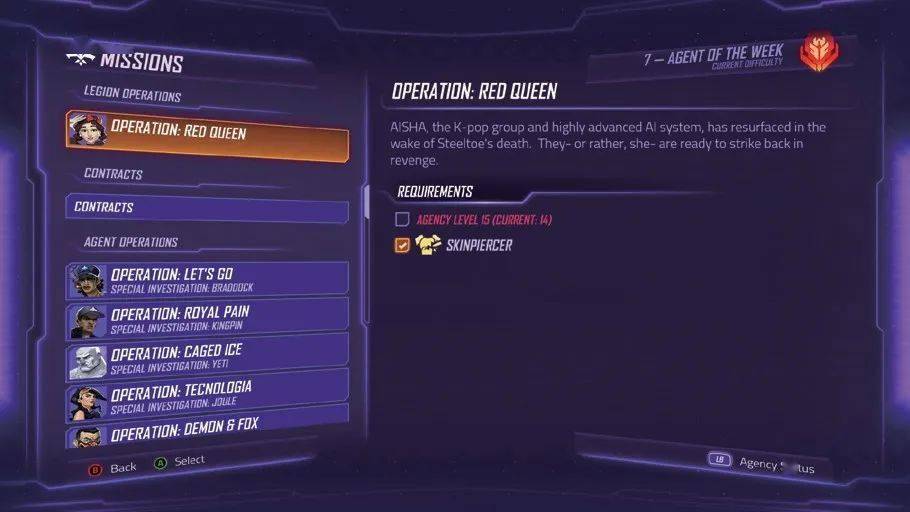Screen dimensions: 910x512
Task: Open the Agency Status panel
Action: pyautogui.click(x=764, y=462)
